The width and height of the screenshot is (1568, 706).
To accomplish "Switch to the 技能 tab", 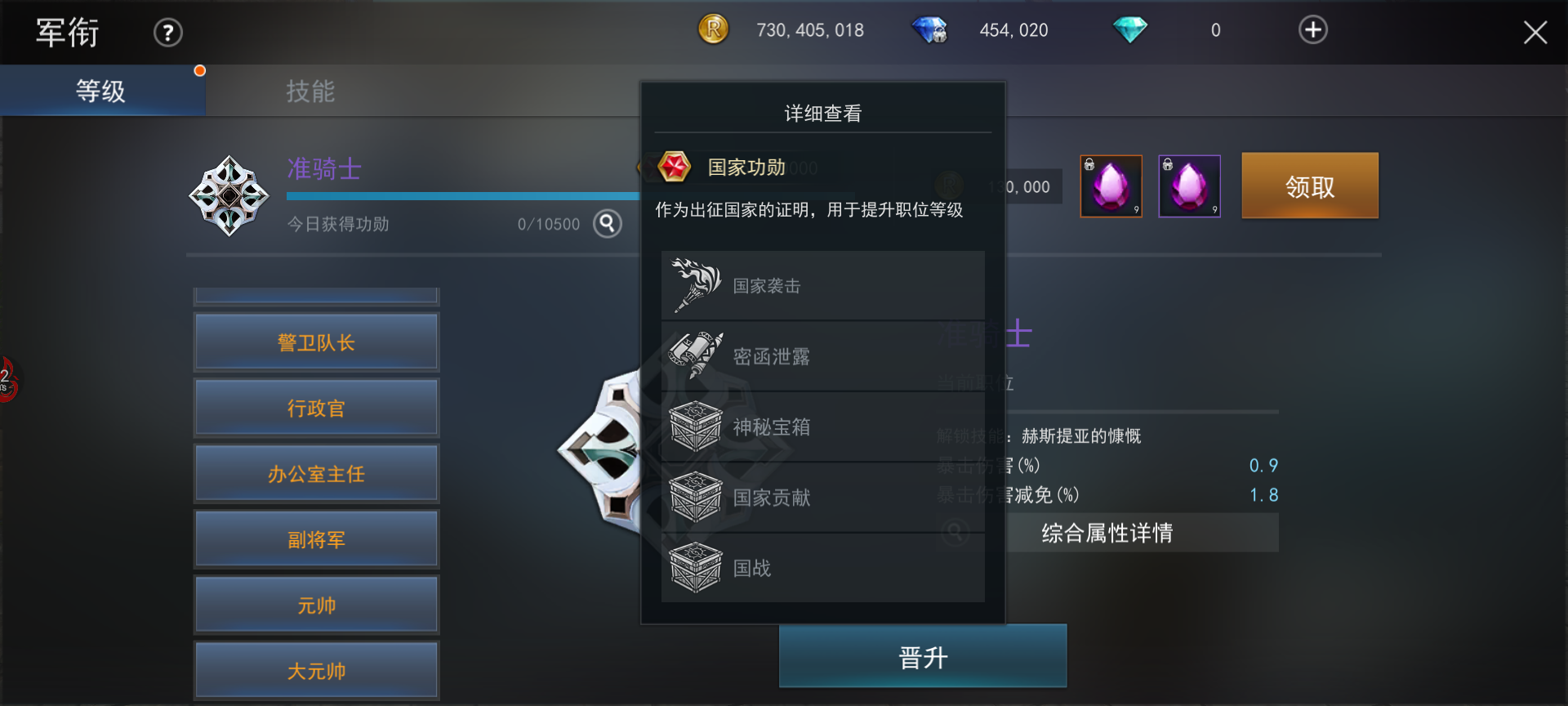I will pos(310,91).
